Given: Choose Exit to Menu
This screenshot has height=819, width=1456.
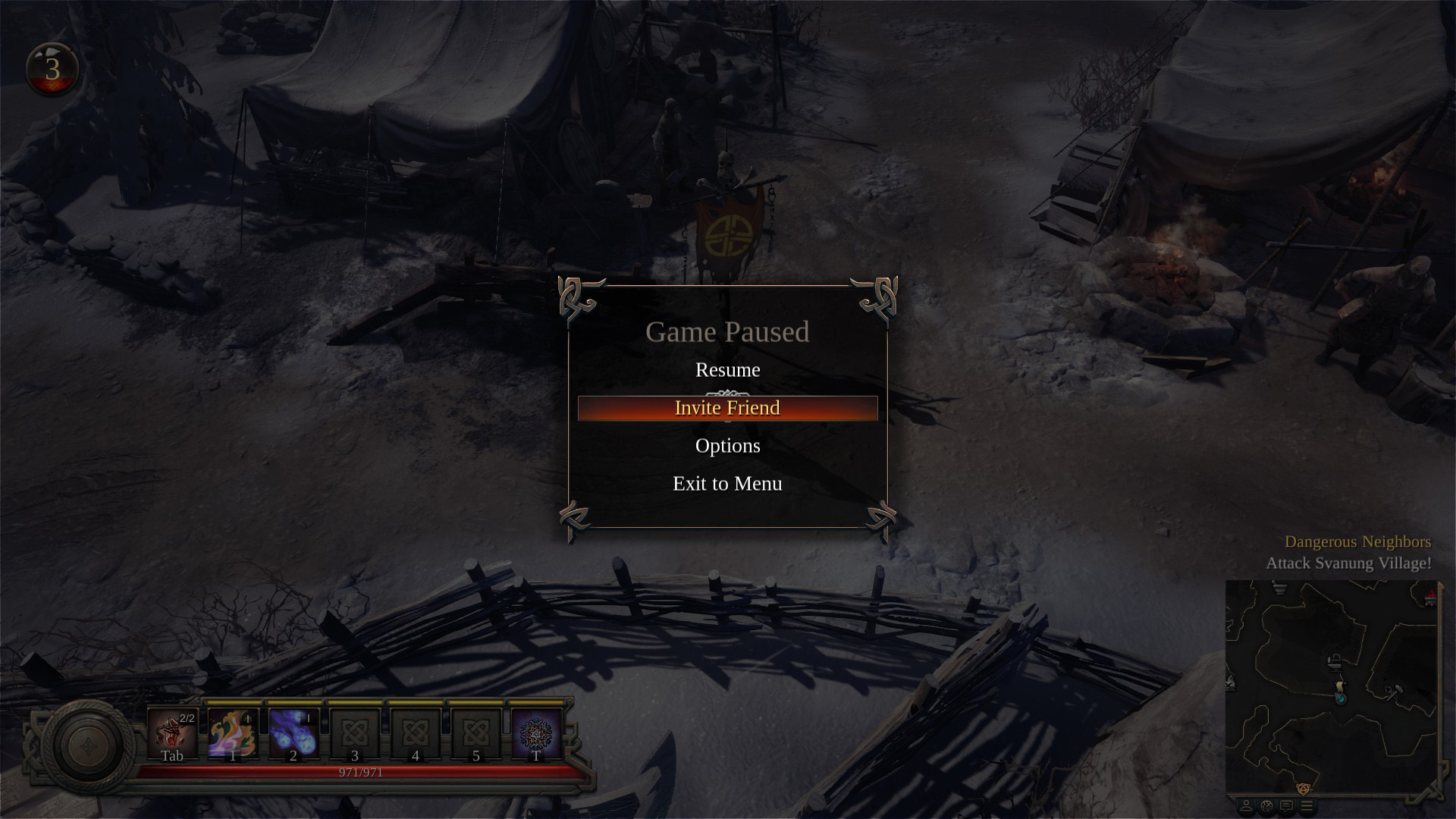Looking at the screenshot, I should click(727, 484).
